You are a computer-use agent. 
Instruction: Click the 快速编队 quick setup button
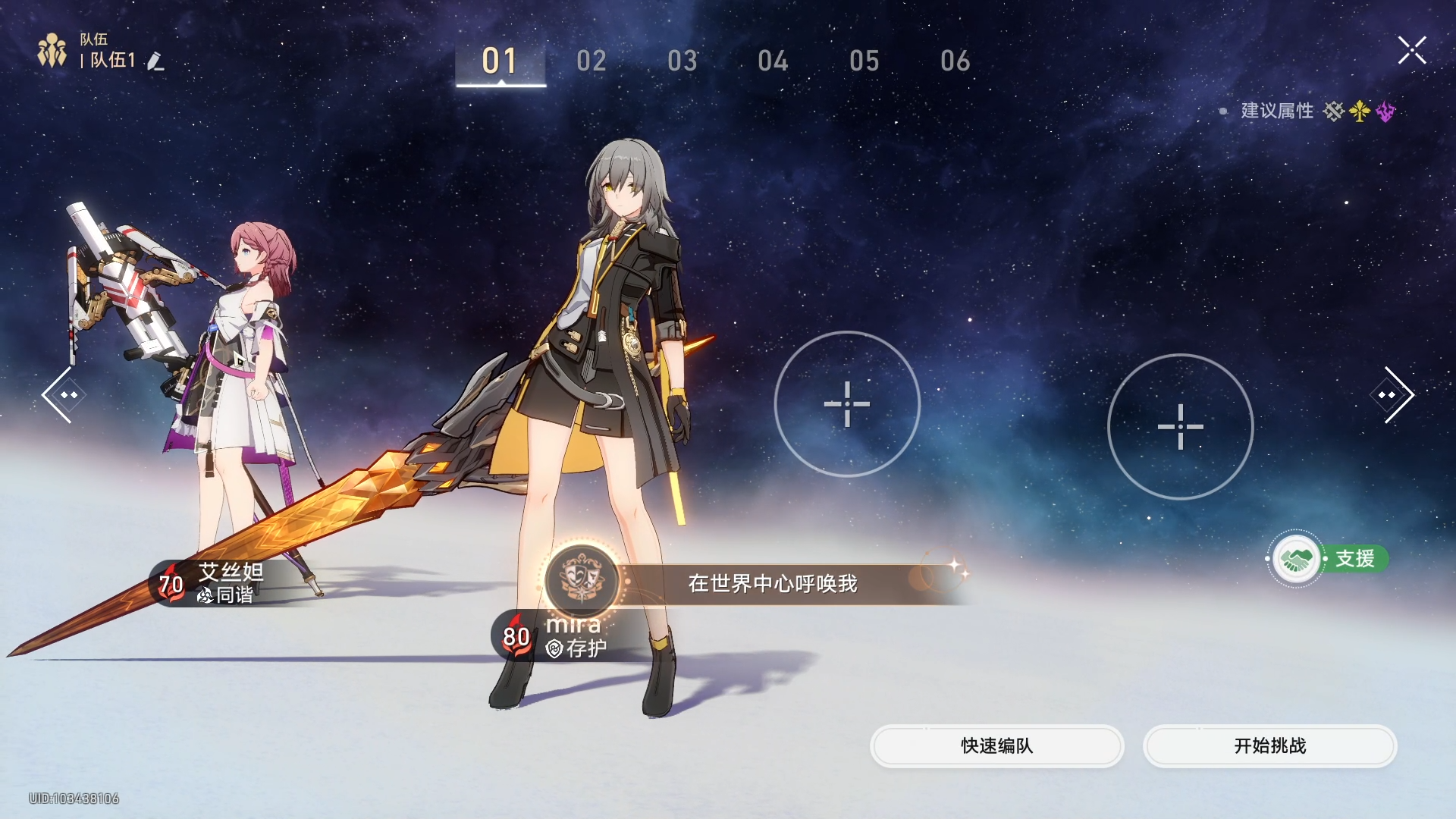coord(996,746)
